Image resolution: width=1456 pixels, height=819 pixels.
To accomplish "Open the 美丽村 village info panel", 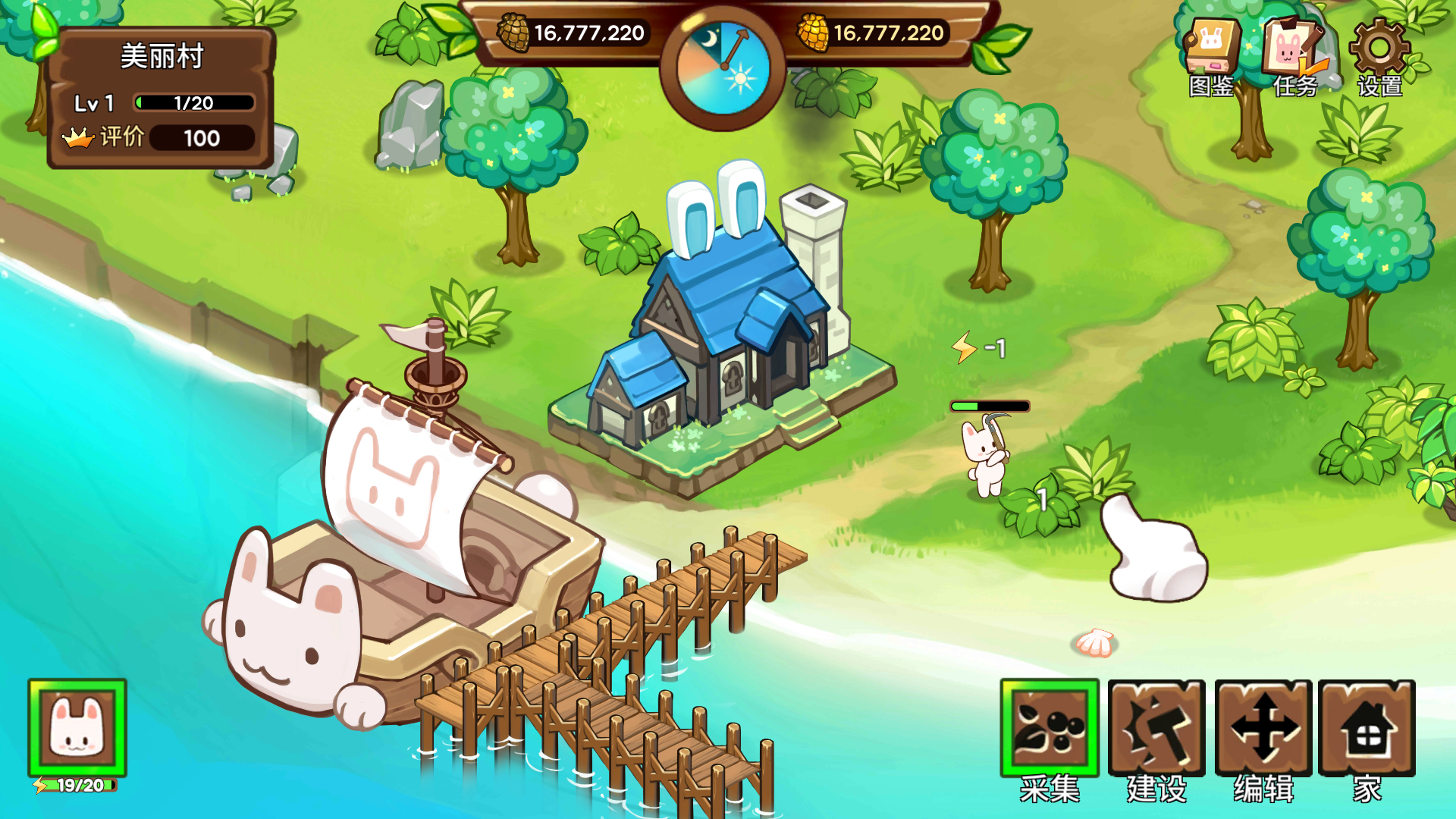I will [161, 97].
